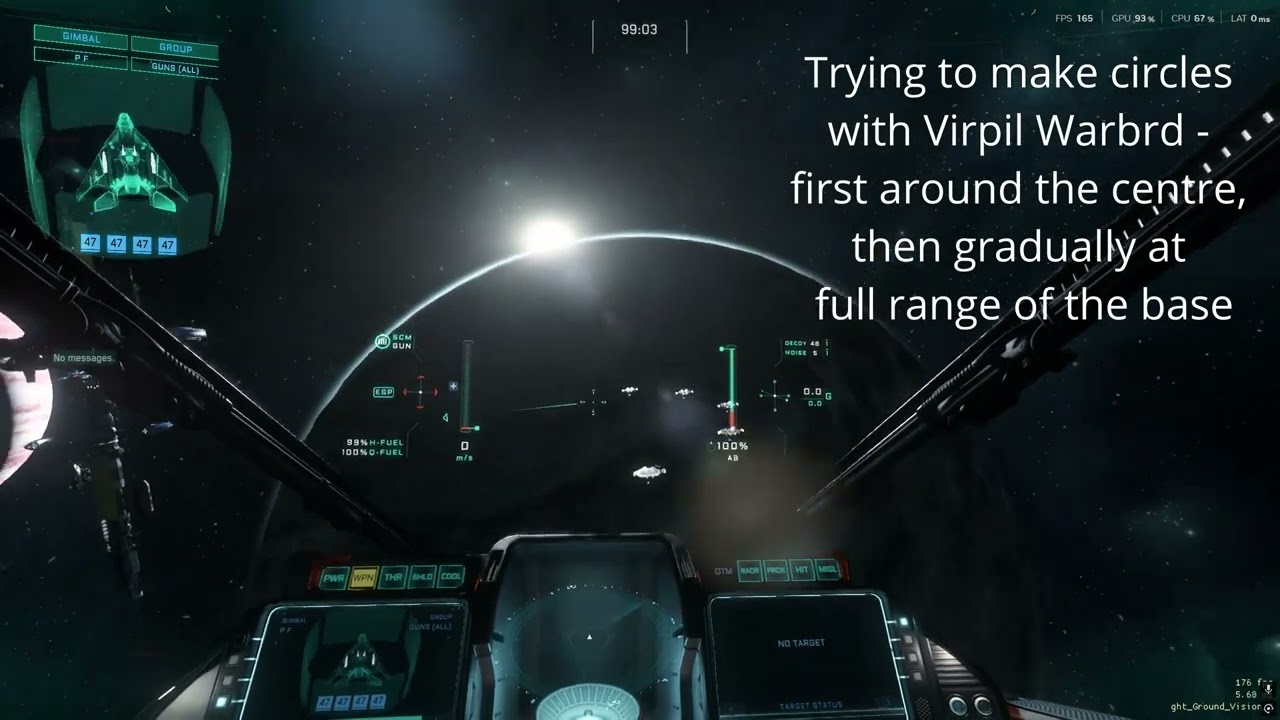
Task: Choose the COOL cooling console button
Action: click(451, 576)
